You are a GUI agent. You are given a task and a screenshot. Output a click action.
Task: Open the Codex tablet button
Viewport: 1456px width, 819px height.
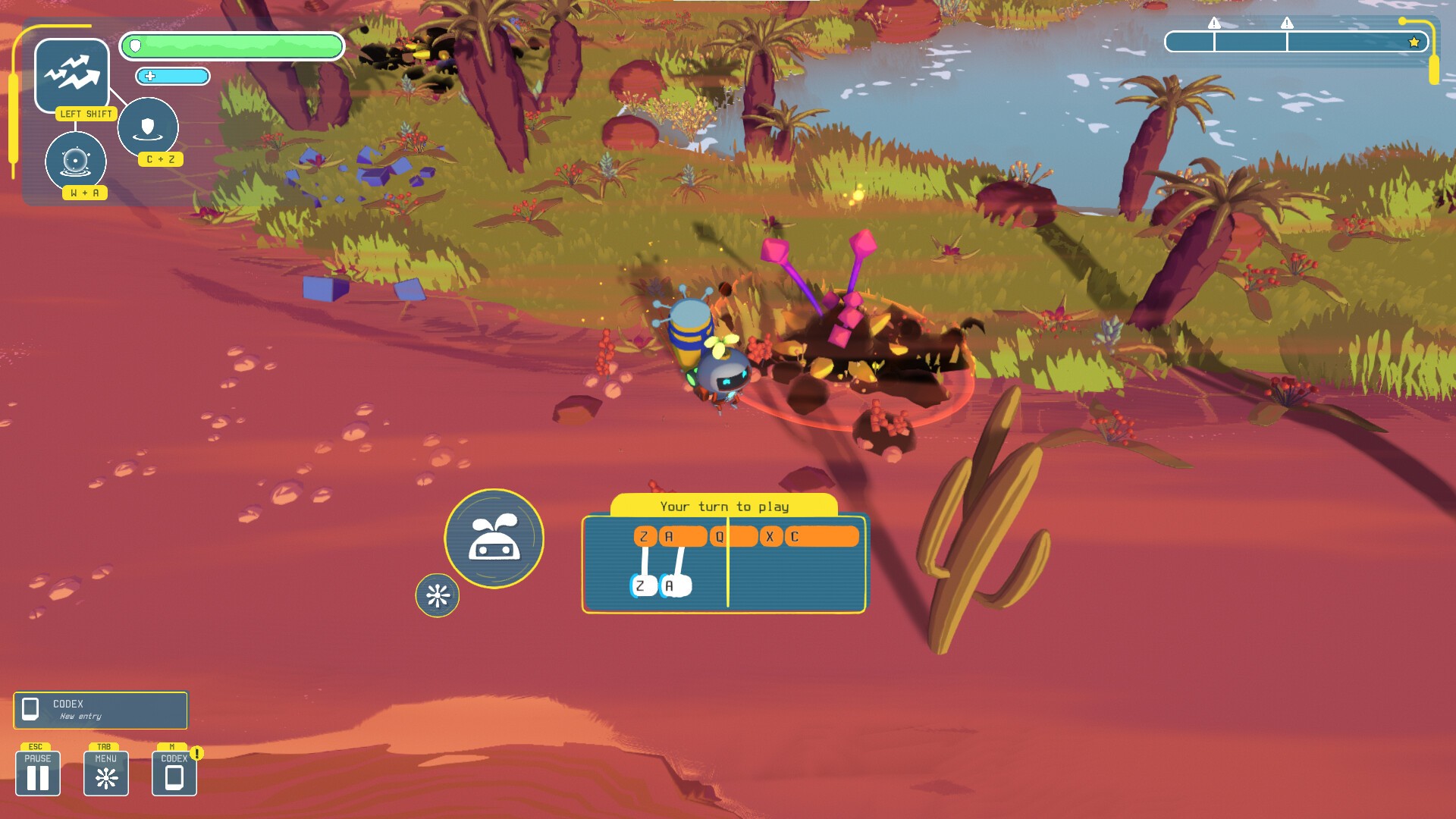(x=174, y=773)
